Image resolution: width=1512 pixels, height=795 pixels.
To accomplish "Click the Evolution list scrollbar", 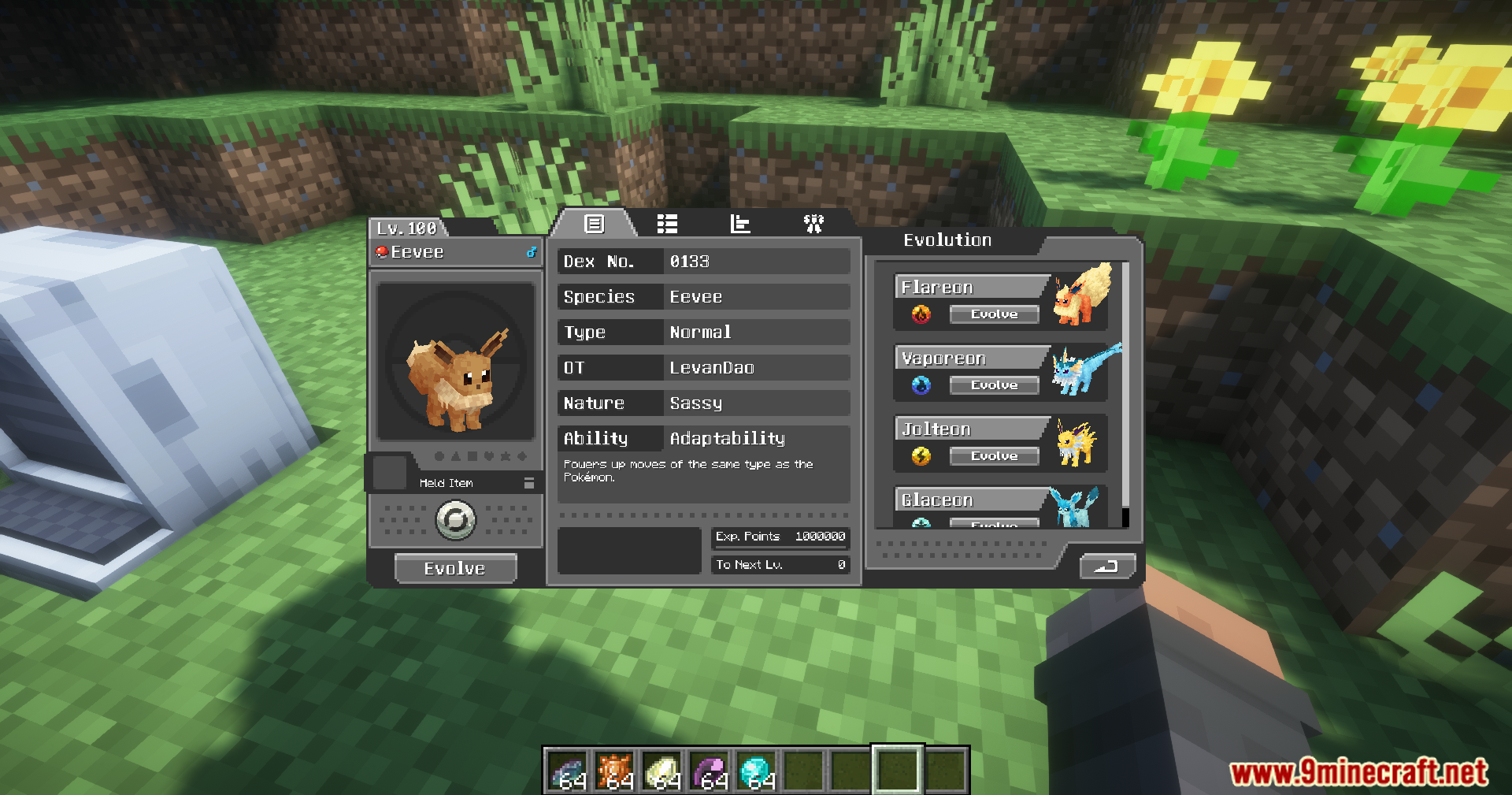I will [x=1125, y=394].
